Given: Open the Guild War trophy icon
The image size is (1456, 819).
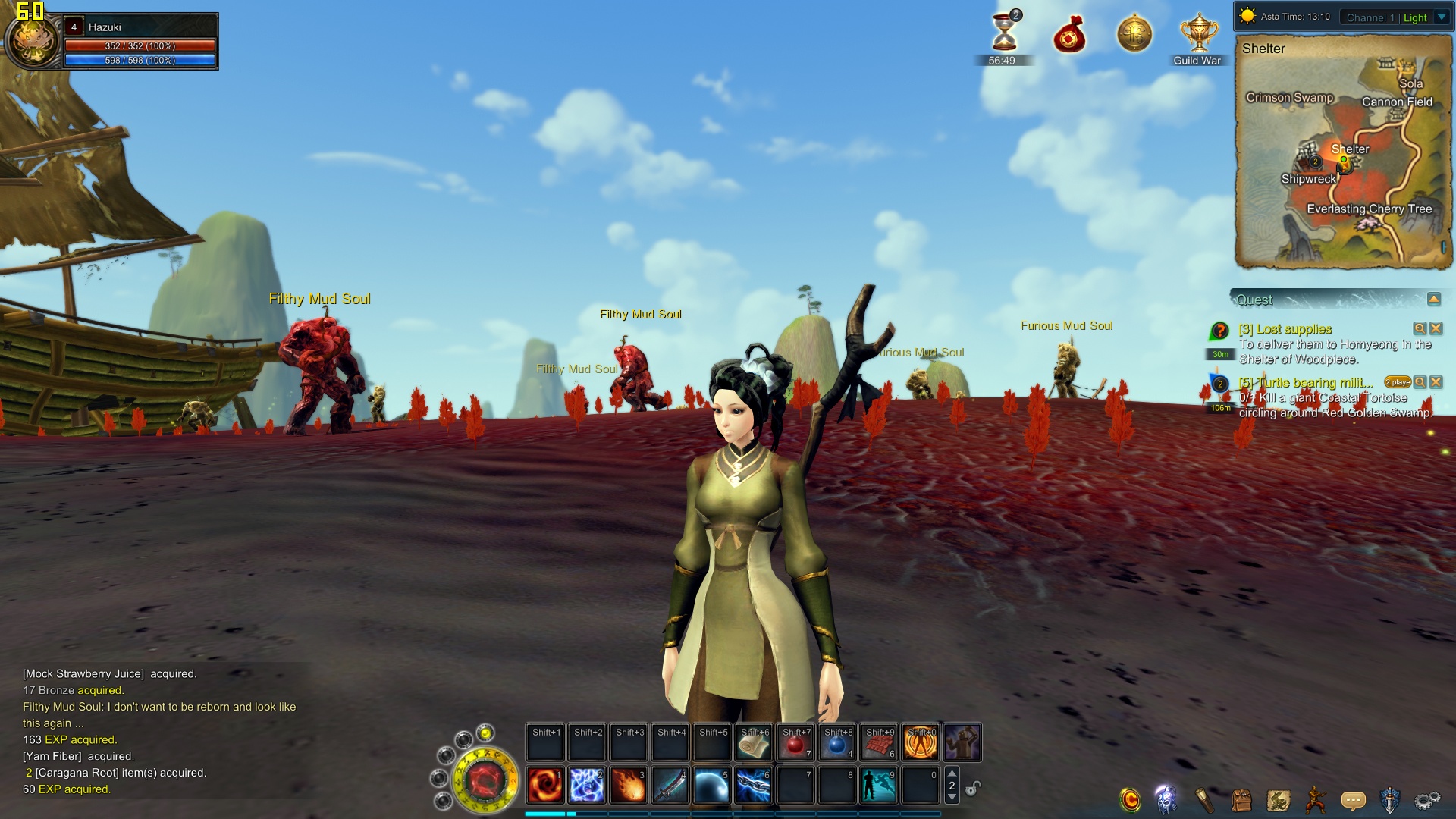Looking at the screenshot, I should click(1198, 36).
